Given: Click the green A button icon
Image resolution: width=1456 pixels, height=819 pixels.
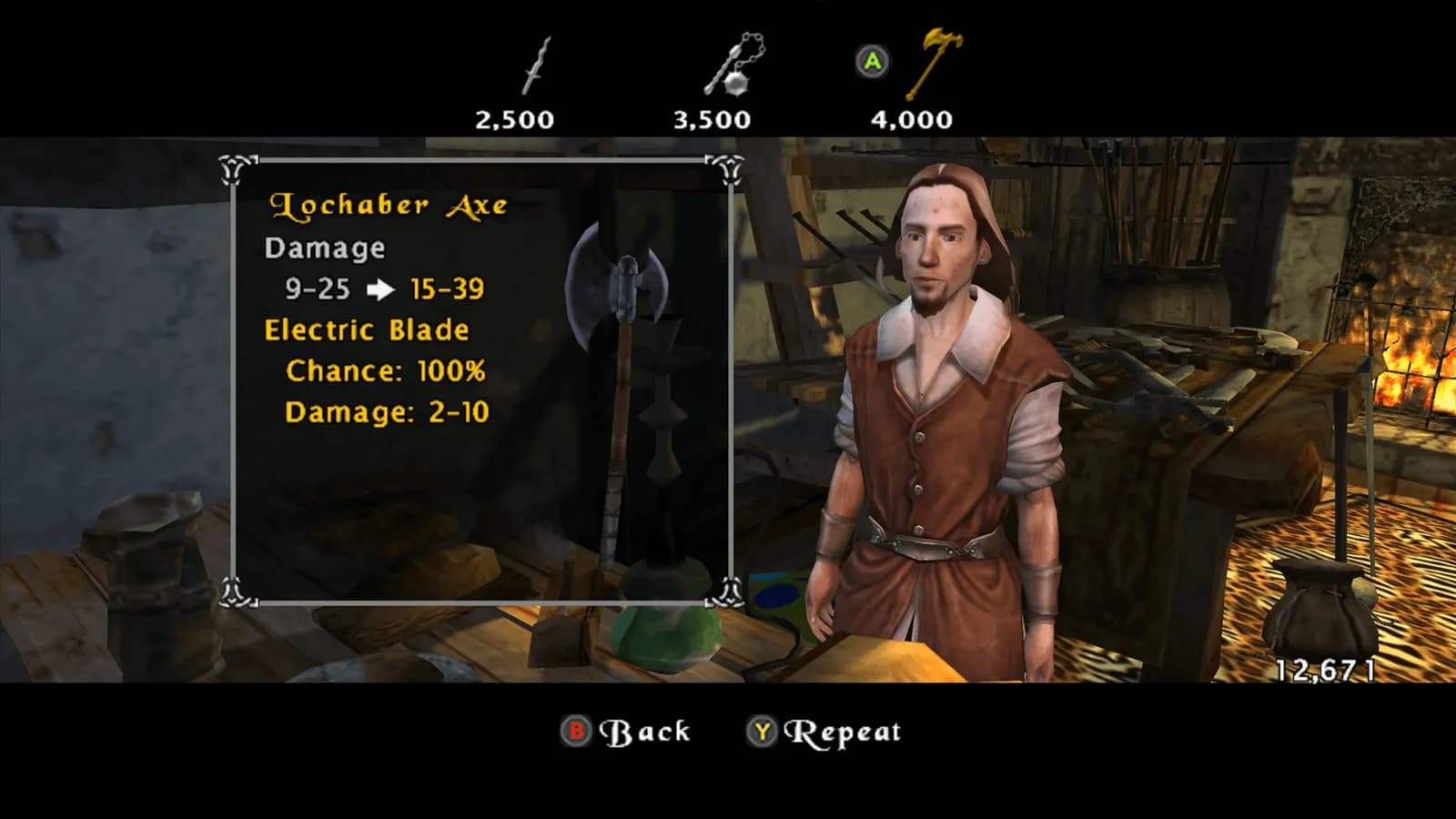Looking at the screenshot, I should (x=872, y=62).
